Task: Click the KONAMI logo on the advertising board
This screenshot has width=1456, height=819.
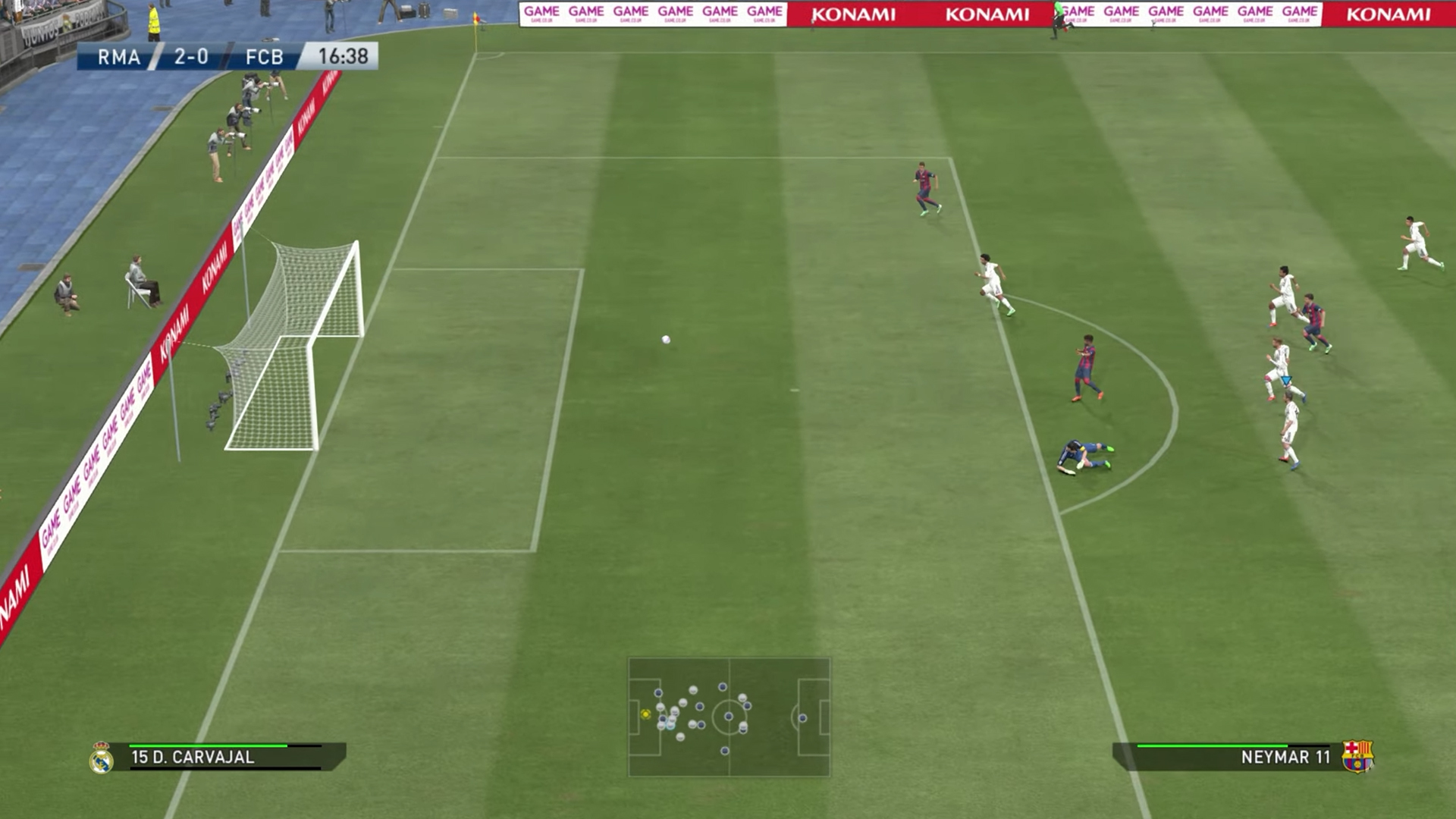Action: 856,14
